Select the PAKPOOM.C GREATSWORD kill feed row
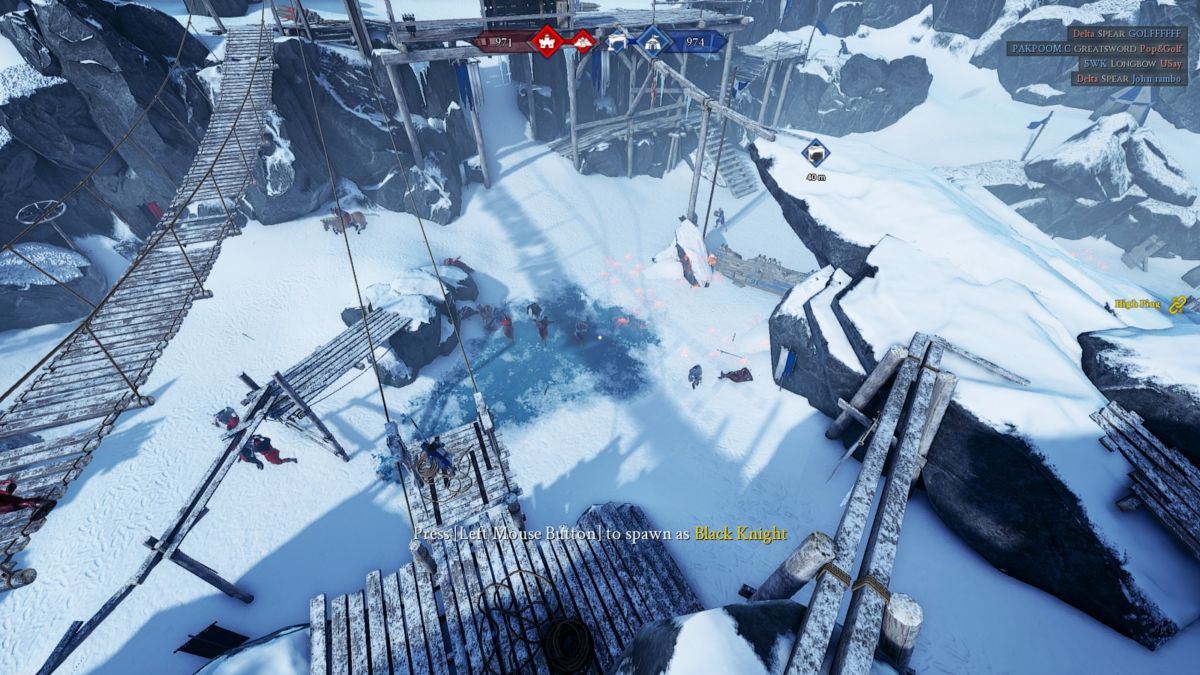Image resolution: width=1200 pixels, height=675 pixels. pyautogui.click(x=1101, y=48)
